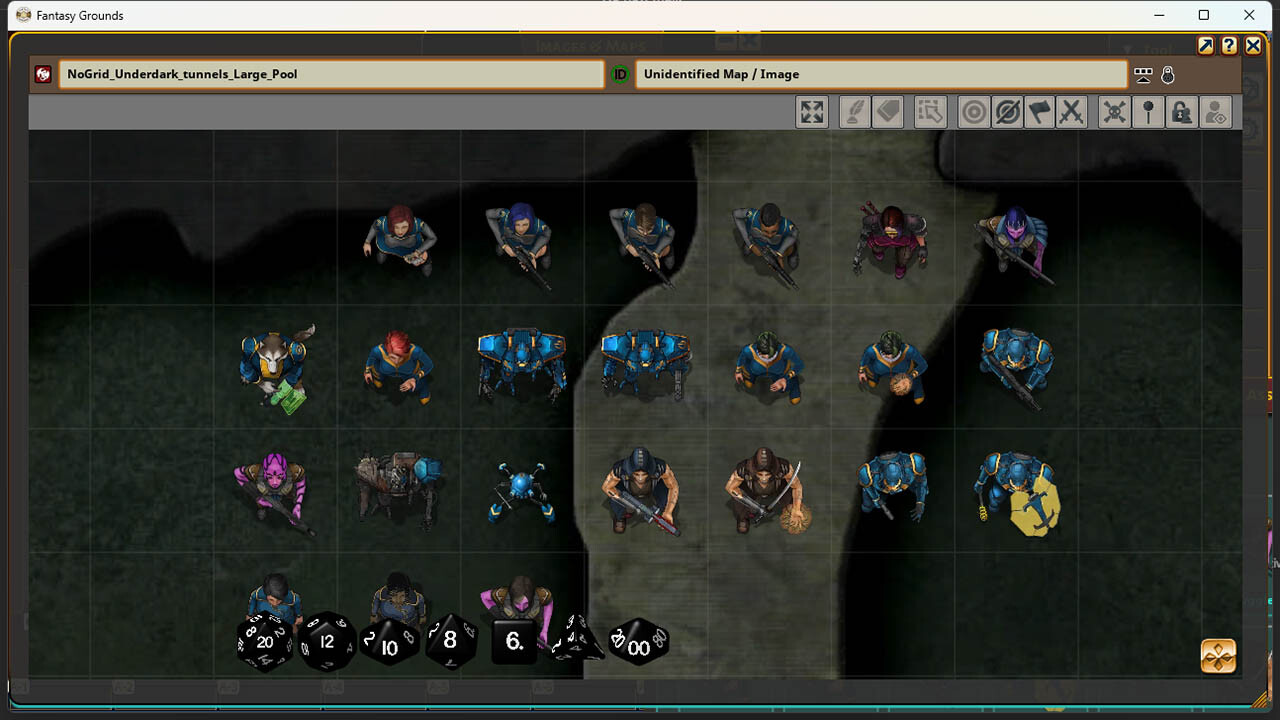This screenshot has width=1280, height=720.
Task: Click the clear targeting icon
Action: point(1006,112)
